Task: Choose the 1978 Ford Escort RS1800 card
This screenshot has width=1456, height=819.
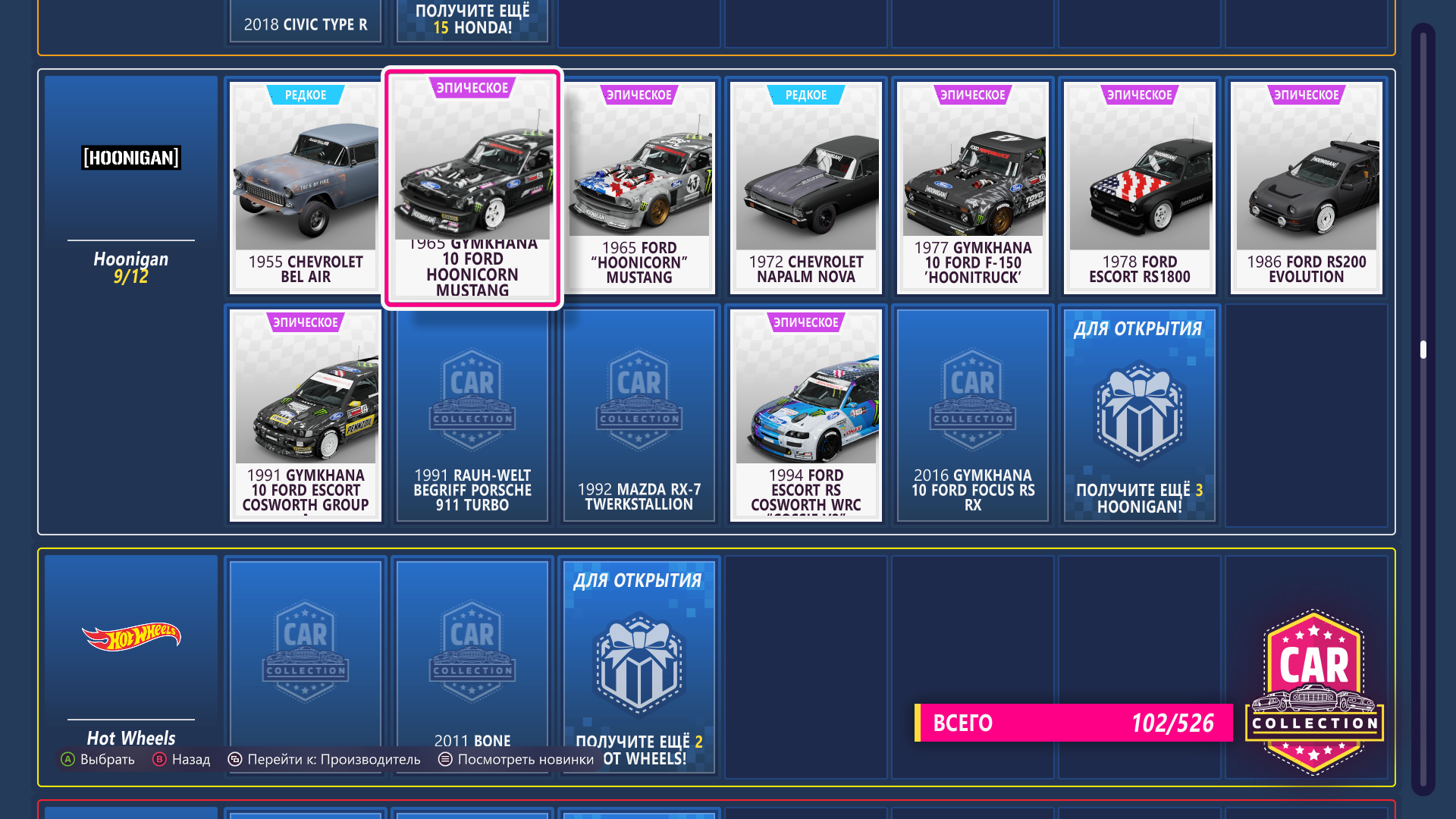Action: 1140,187
